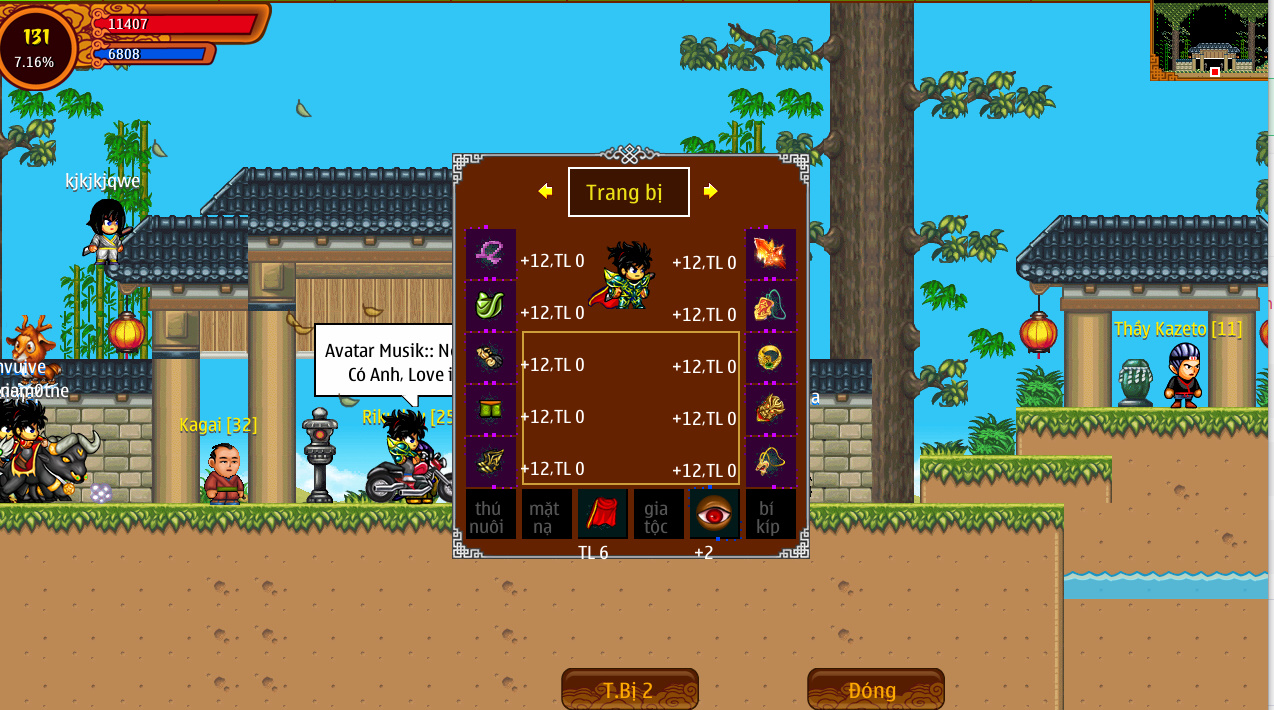Open the thú nuôi pet slot
Viewport: 1274px width, 710px height.
click(490, 514)
